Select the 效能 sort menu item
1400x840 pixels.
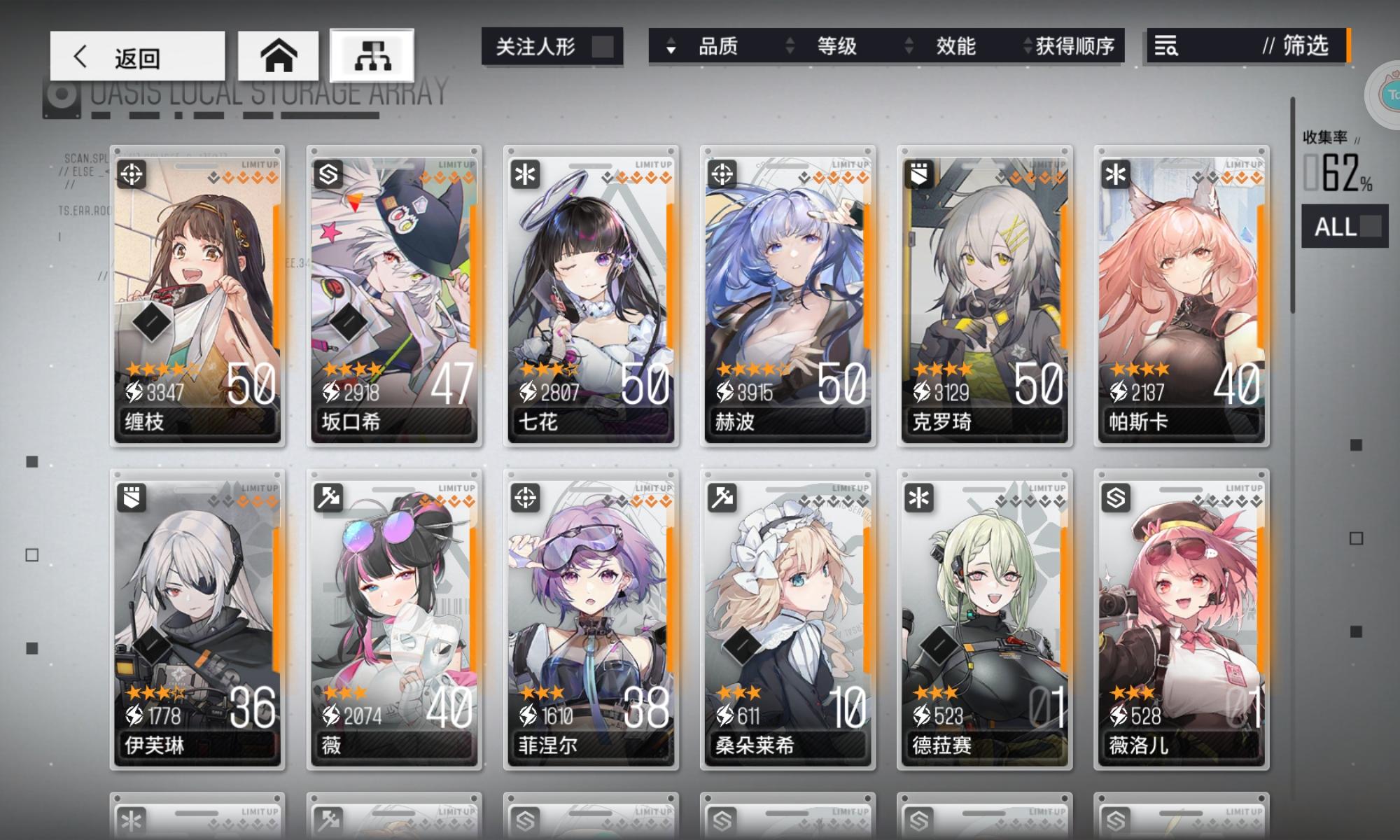pos(954,47)
